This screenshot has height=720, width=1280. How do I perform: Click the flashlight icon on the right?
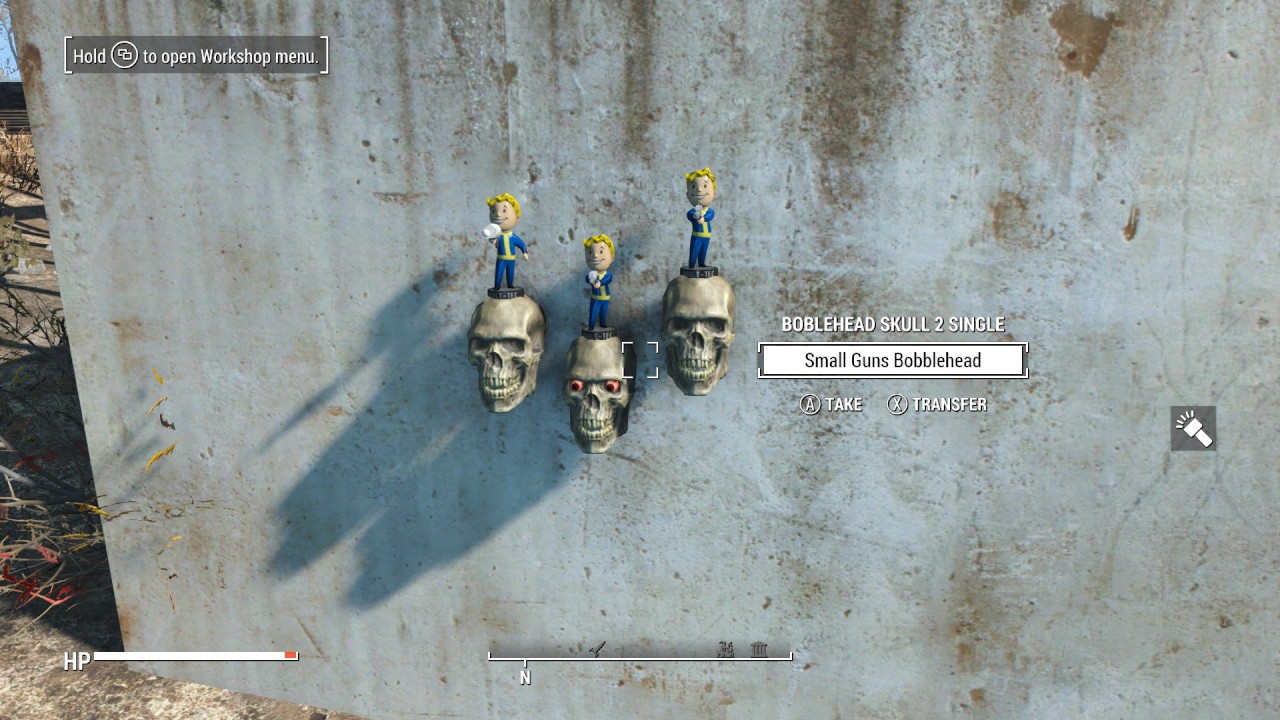coord(1194,427)
